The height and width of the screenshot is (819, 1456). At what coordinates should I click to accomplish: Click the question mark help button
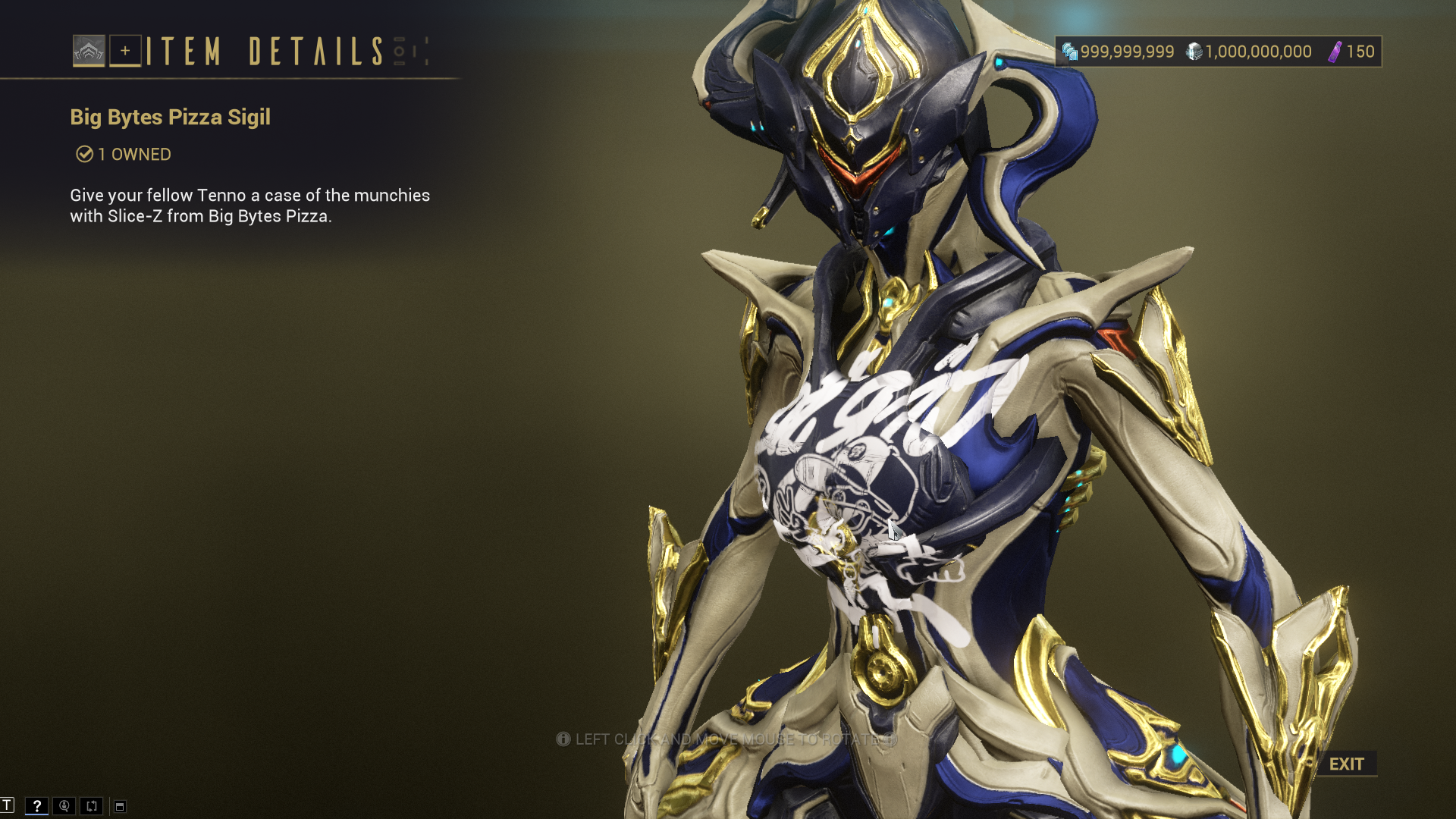click(36, 805)
